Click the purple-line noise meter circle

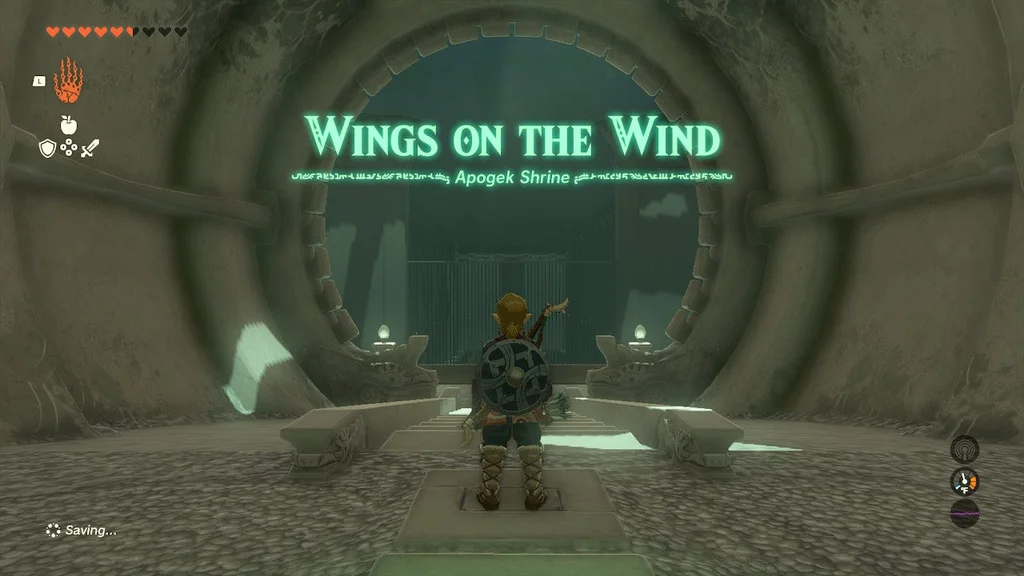[x=964, y=514]
